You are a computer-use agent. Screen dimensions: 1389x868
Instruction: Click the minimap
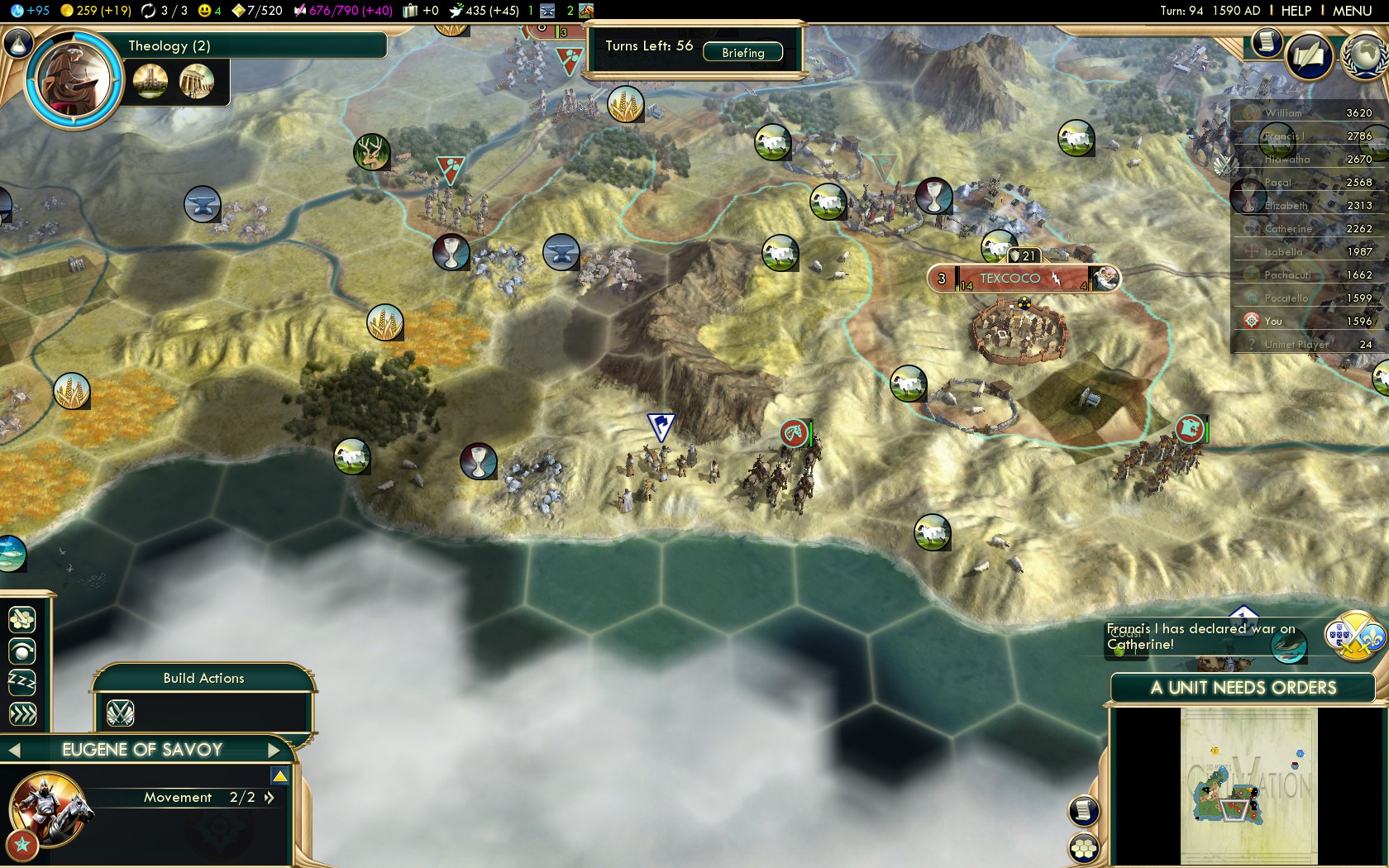(1248, 785)
